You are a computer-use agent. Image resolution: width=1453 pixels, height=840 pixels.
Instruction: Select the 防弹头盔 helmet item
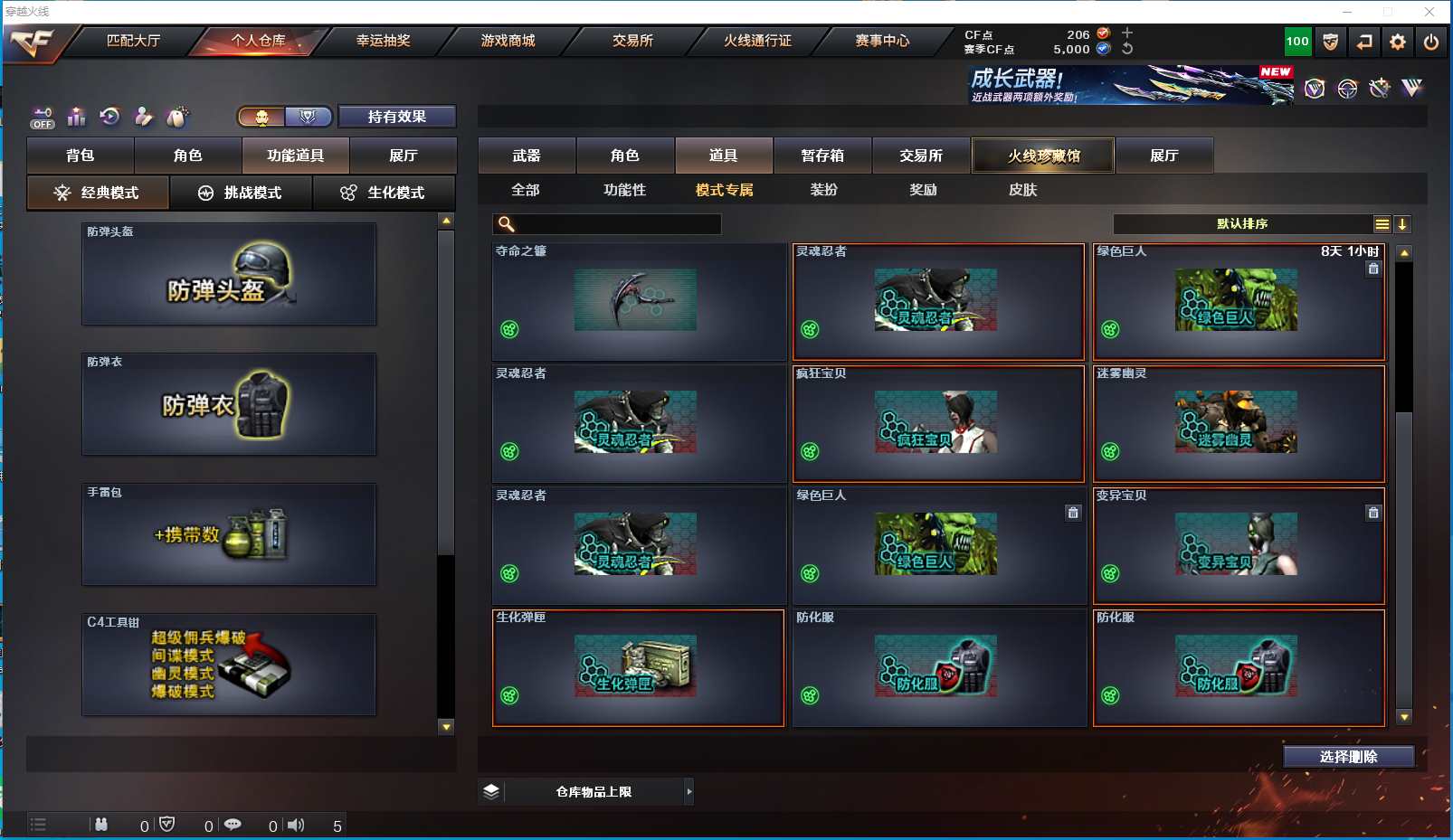tap(229, 275)
